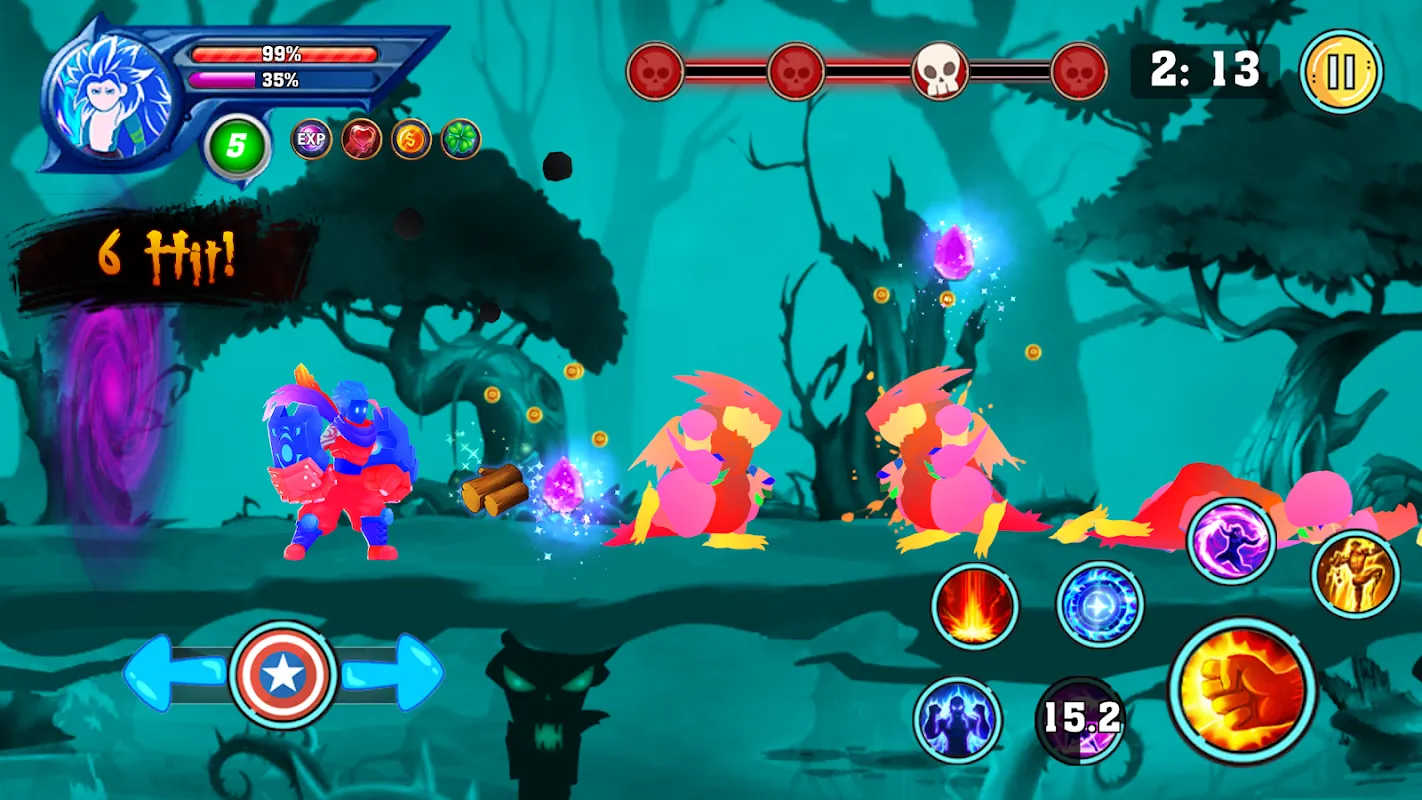The image size is (1422, 800).
Task: Move left with the blue arrow
Action: (170, 673)
